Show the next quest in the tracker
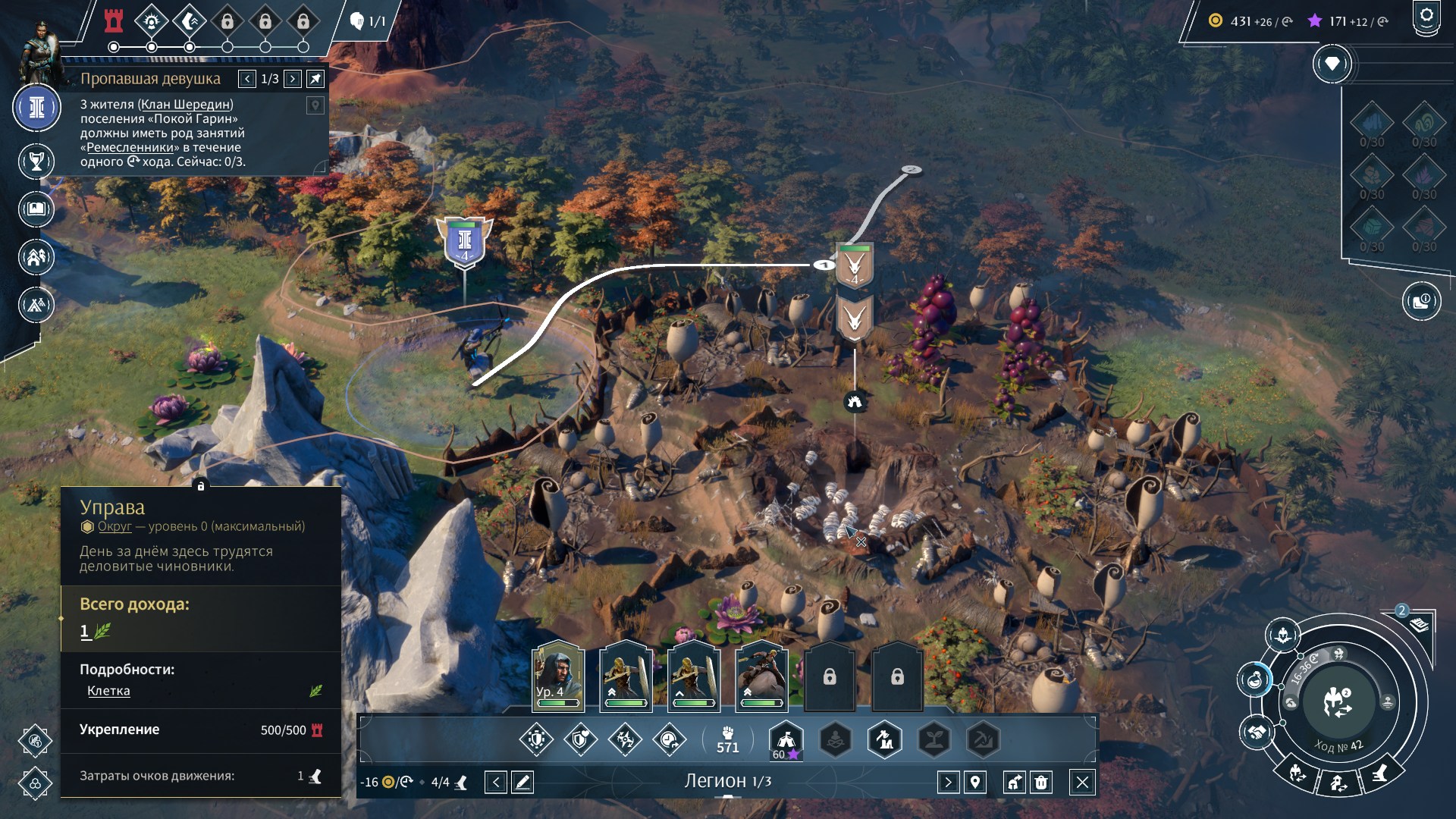 pos(293,79)
